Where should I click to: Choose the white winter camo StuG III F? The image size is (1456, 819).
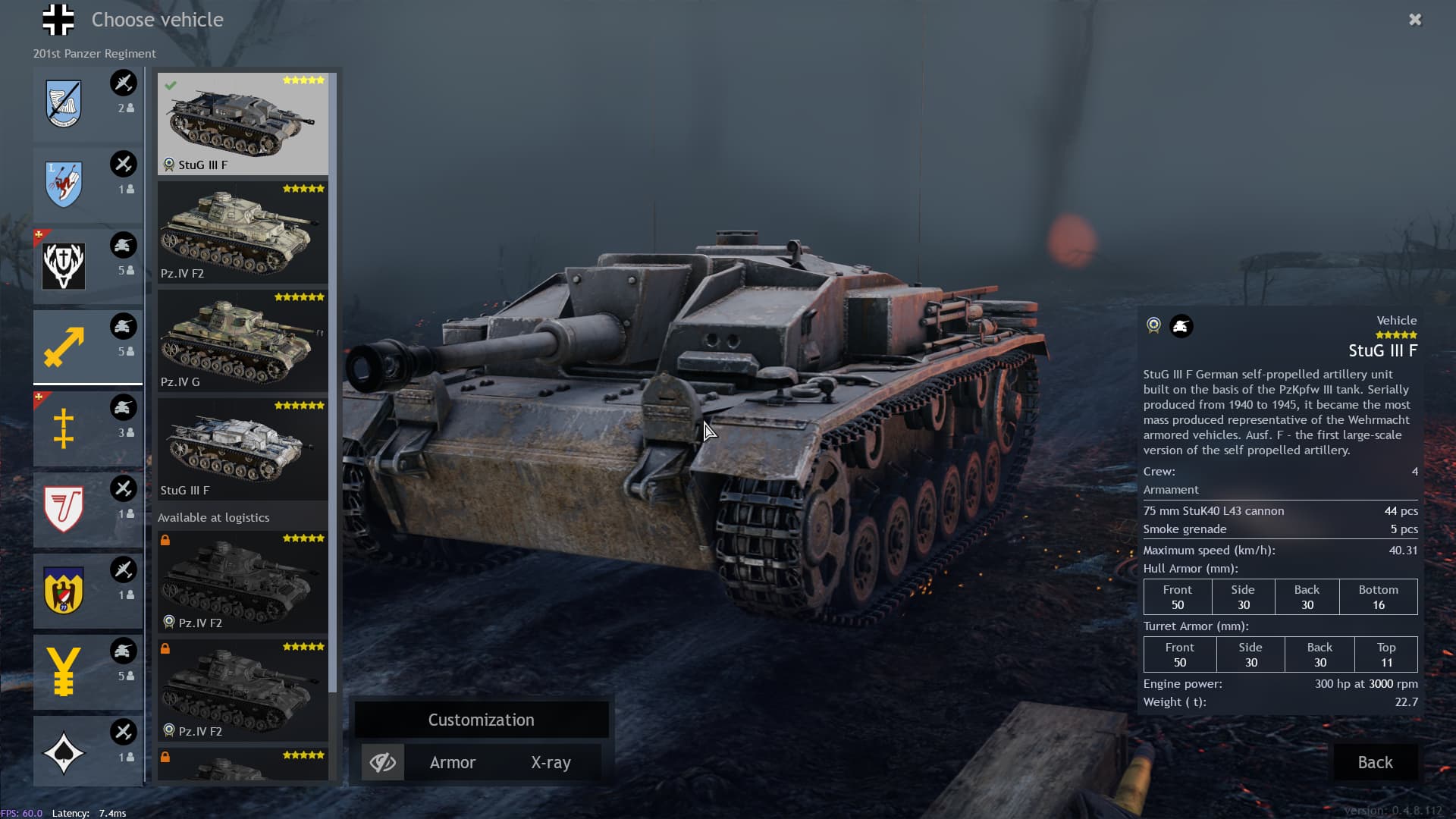pyautogui.click(x=243, y=448)
